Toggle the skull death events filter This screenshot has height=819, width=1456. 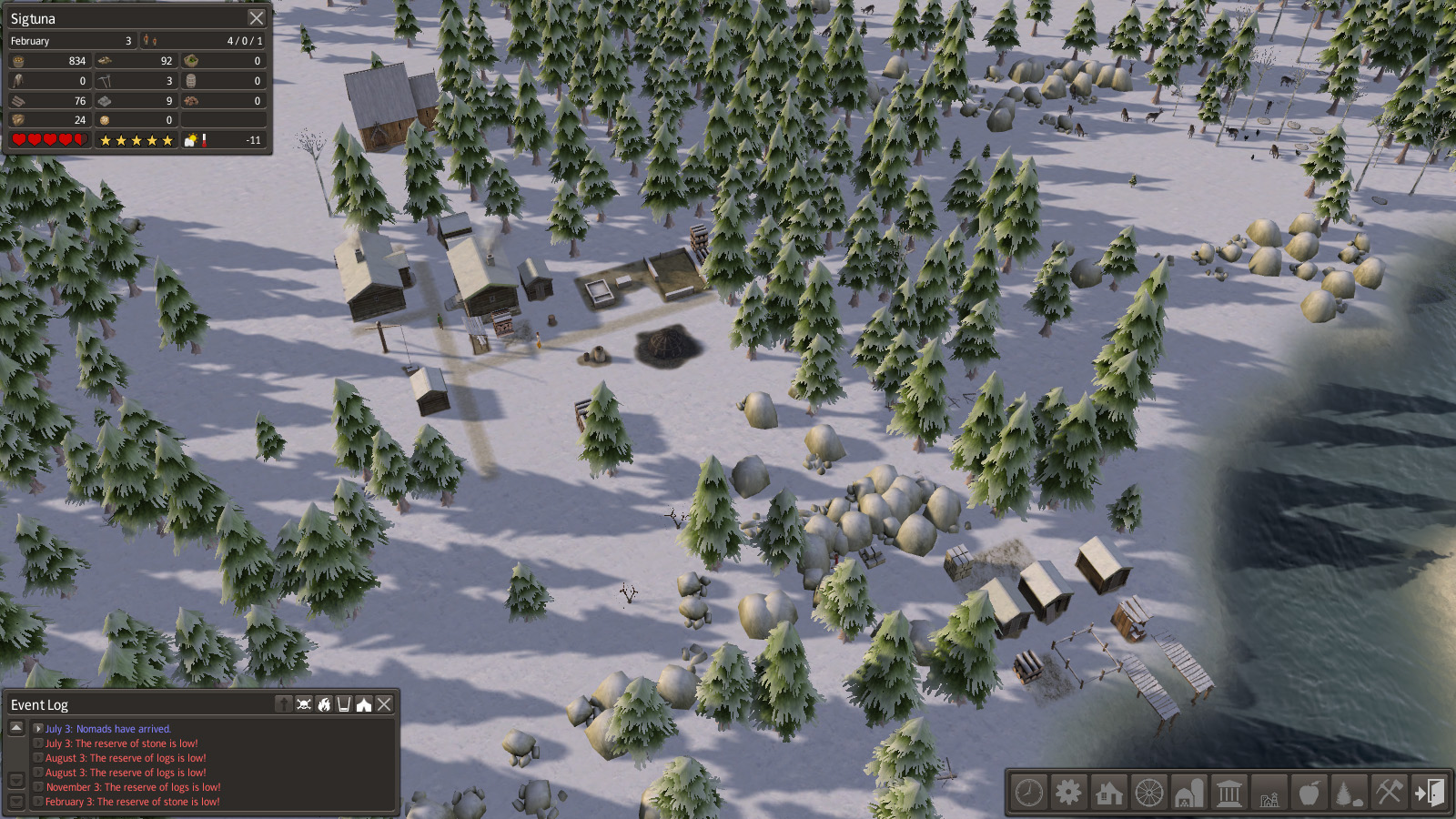coord(304,704)
